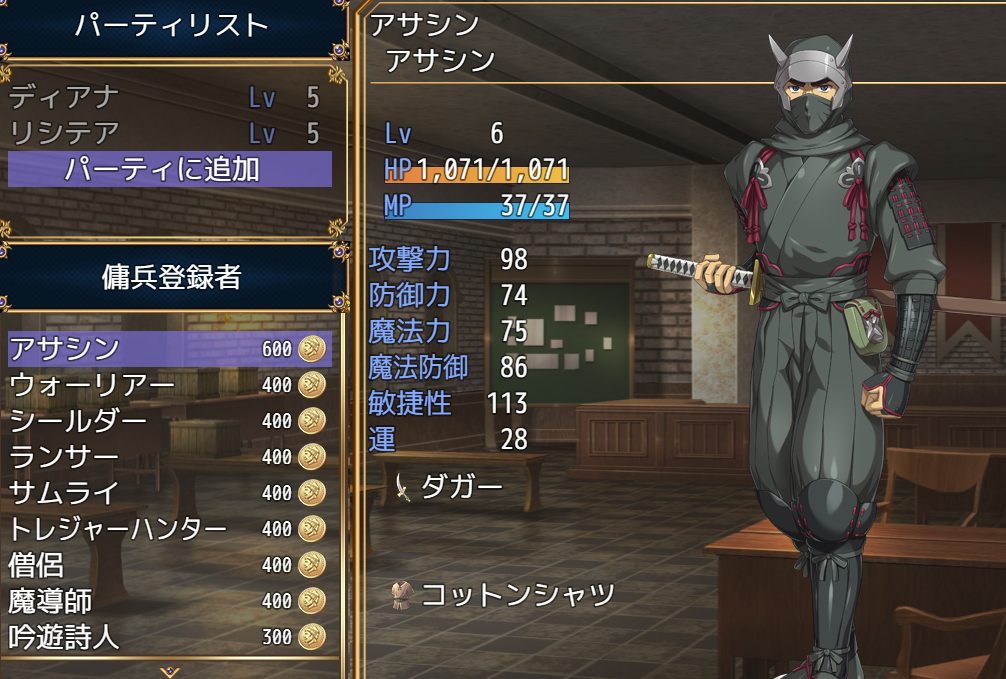
Task: Select the シールダー mercenary
Action: [169, 421]
